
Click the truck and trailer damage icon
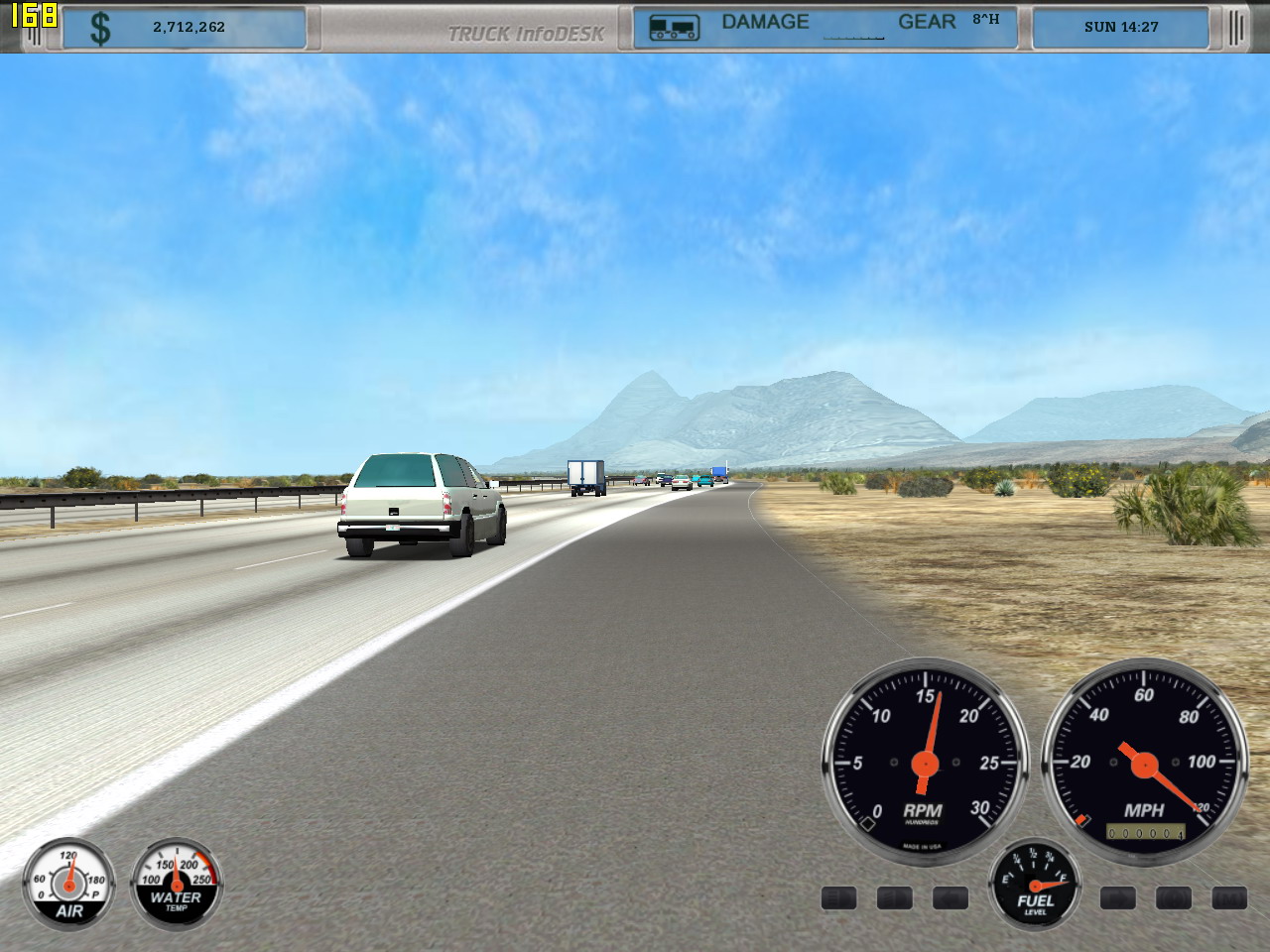(x=674, y=28)
